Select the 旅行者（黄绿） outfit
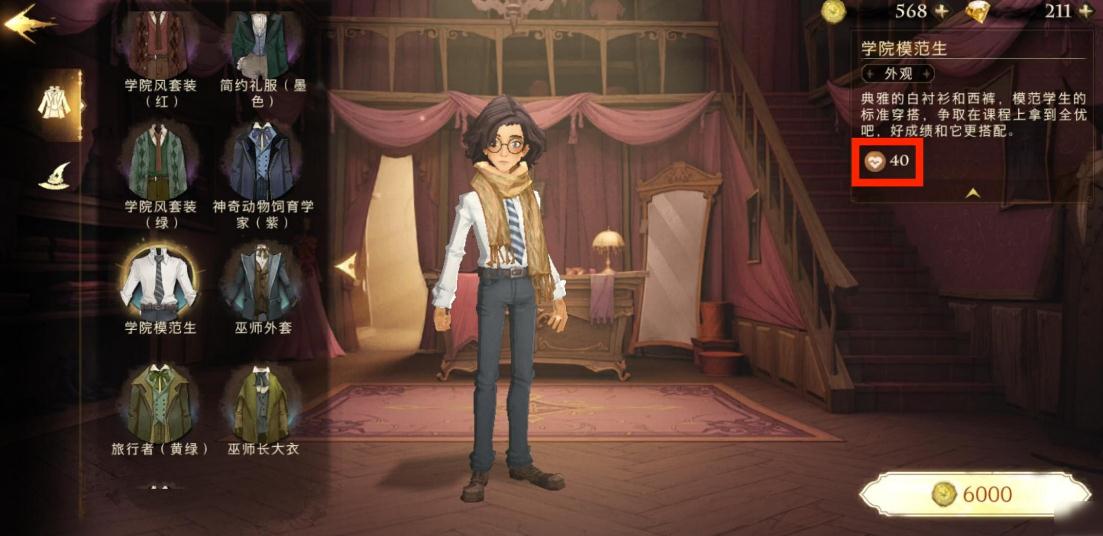 tap(159, 403)
